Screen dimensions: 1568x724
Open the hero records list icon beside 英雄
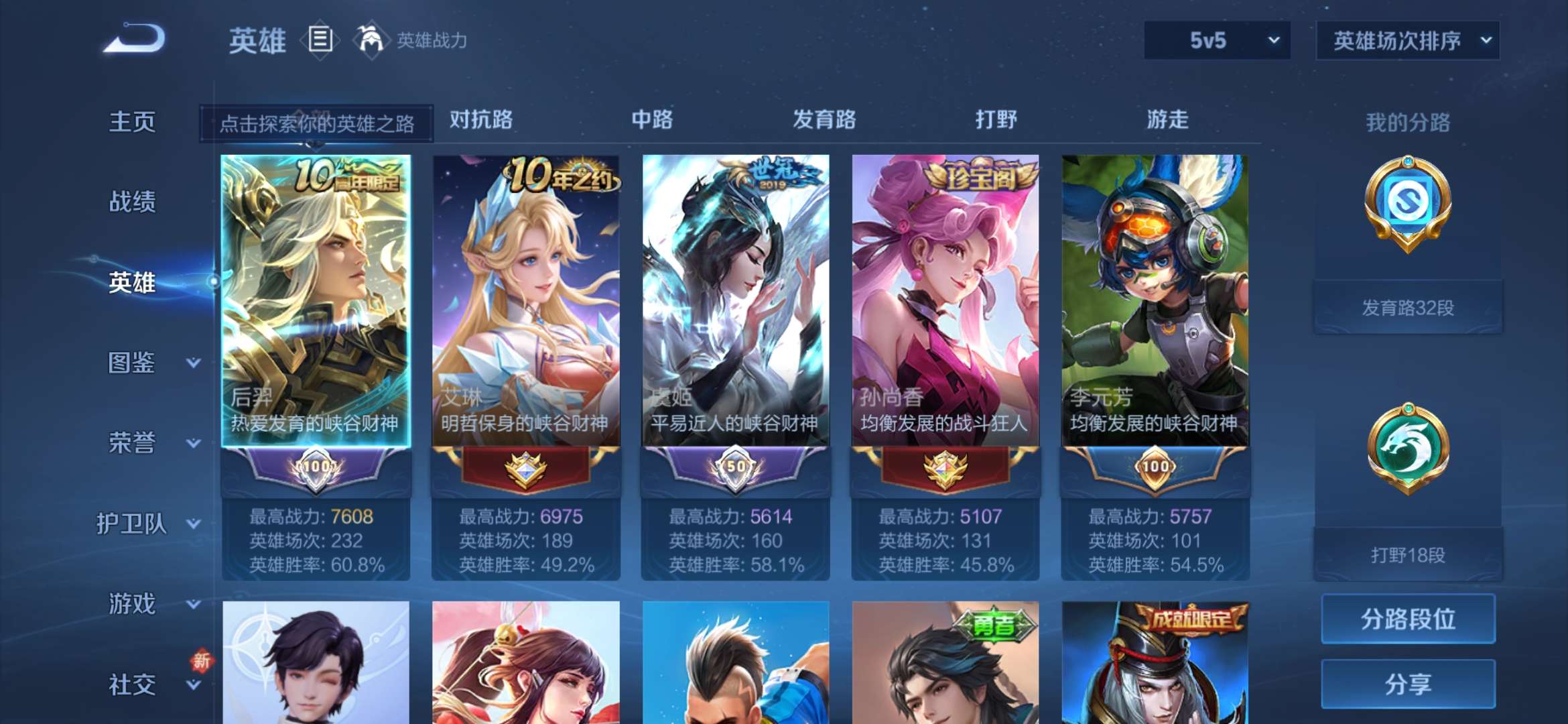(x=320, y=40)
